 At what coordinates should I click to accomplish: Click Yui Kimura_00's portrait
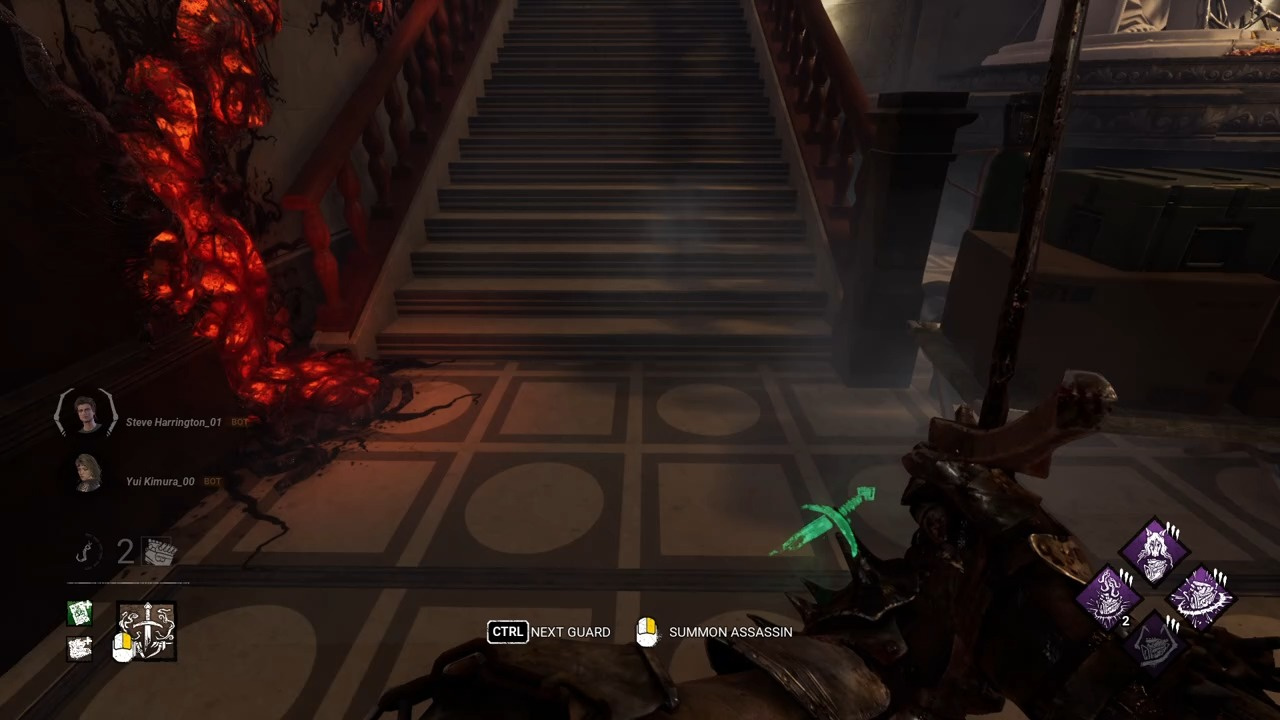(x=86, y=472)
